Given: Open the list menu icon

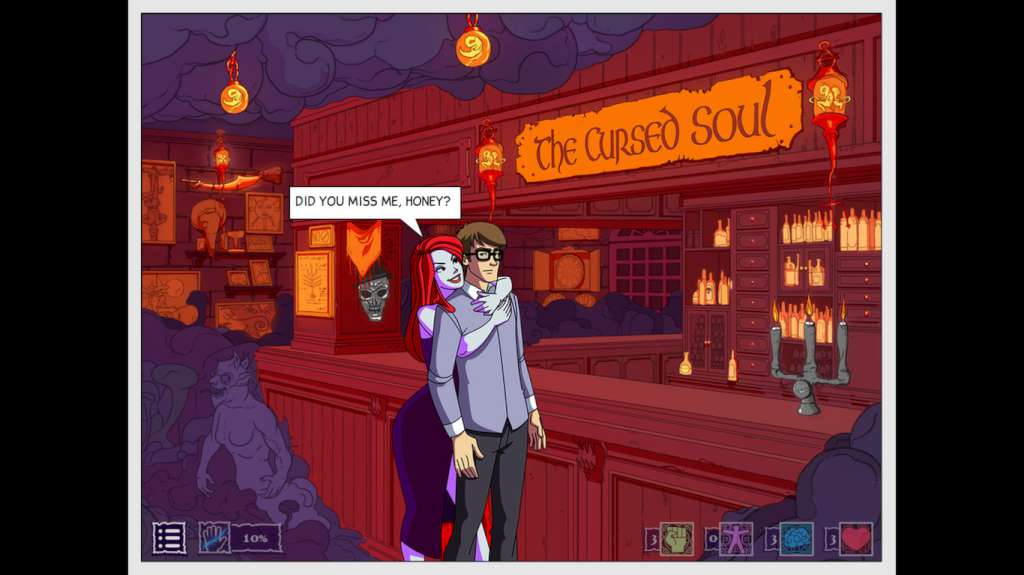Looking at the screenshot, I should (169, 538).
